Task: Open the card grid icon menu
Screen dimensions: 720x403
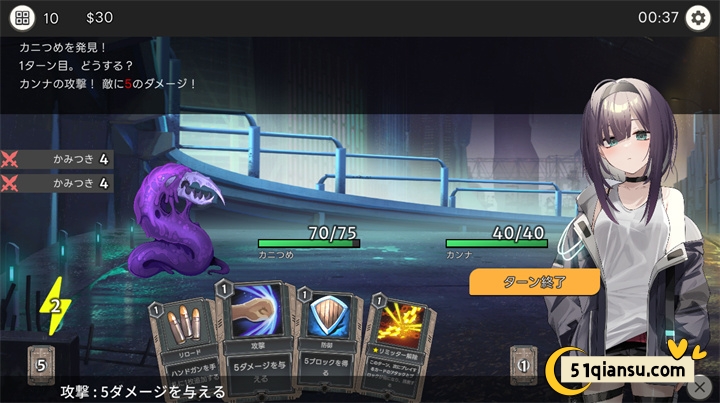Action: tap(22, 18)
